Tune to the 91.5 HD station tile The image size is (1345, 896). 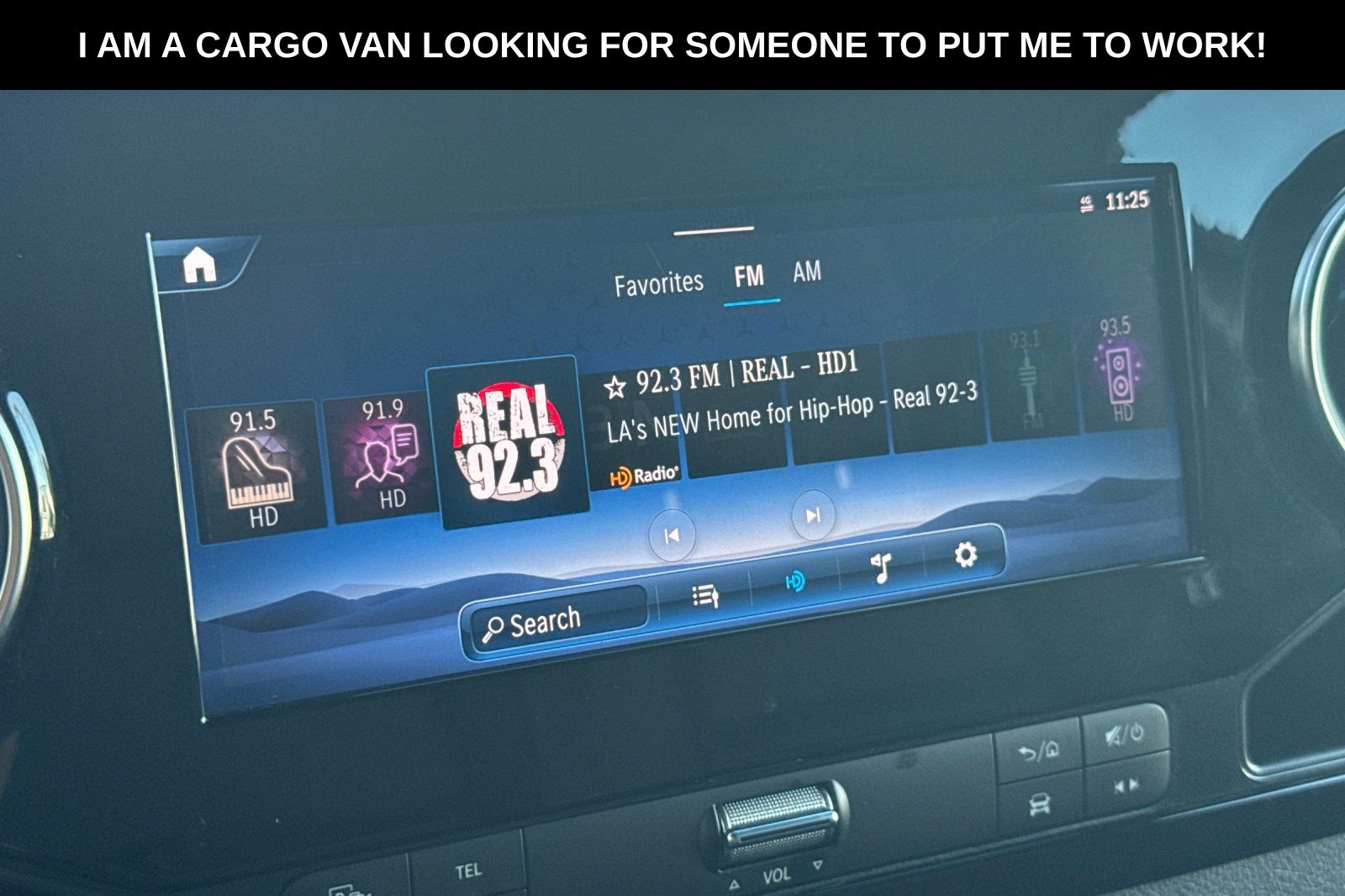pos(256,469)
